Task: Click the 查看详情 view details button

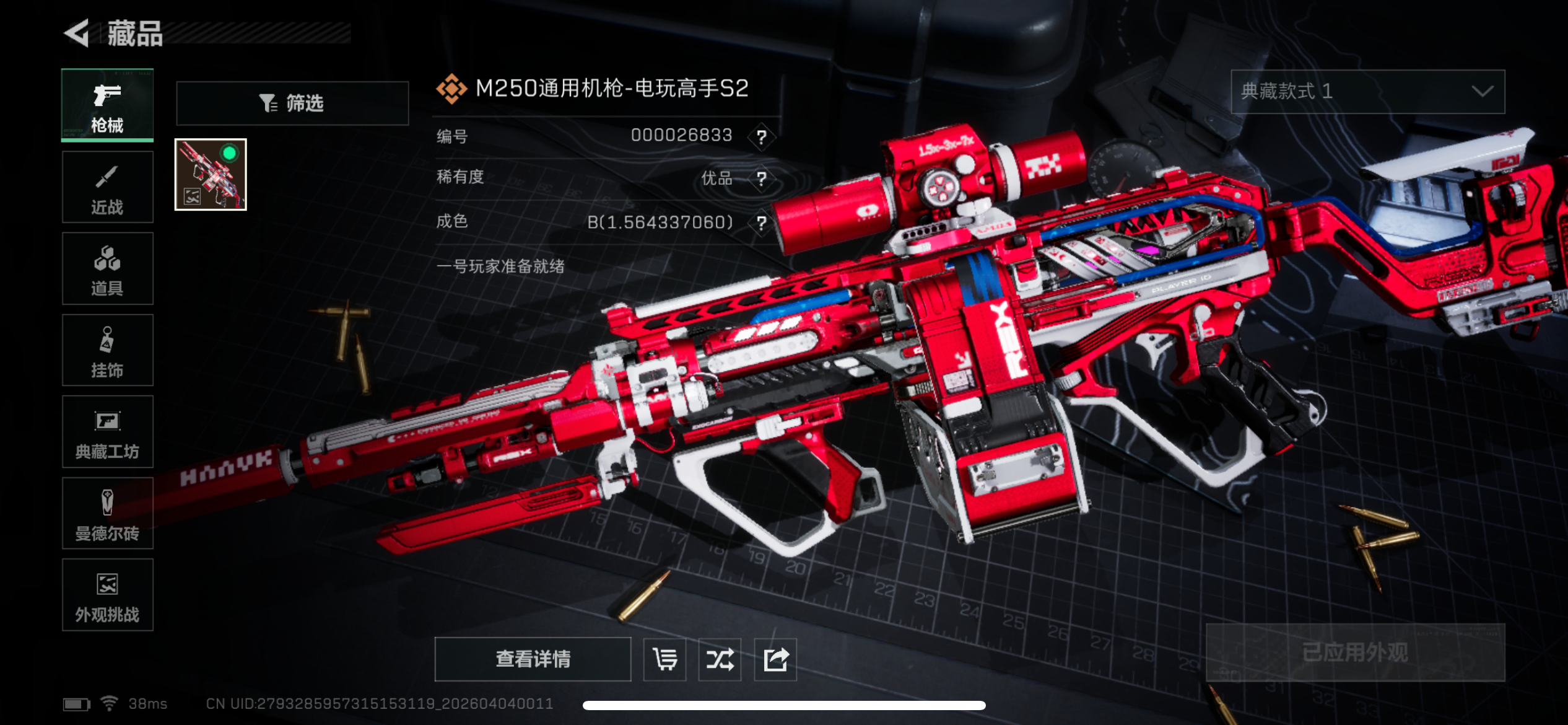Action: click(533, 659)
